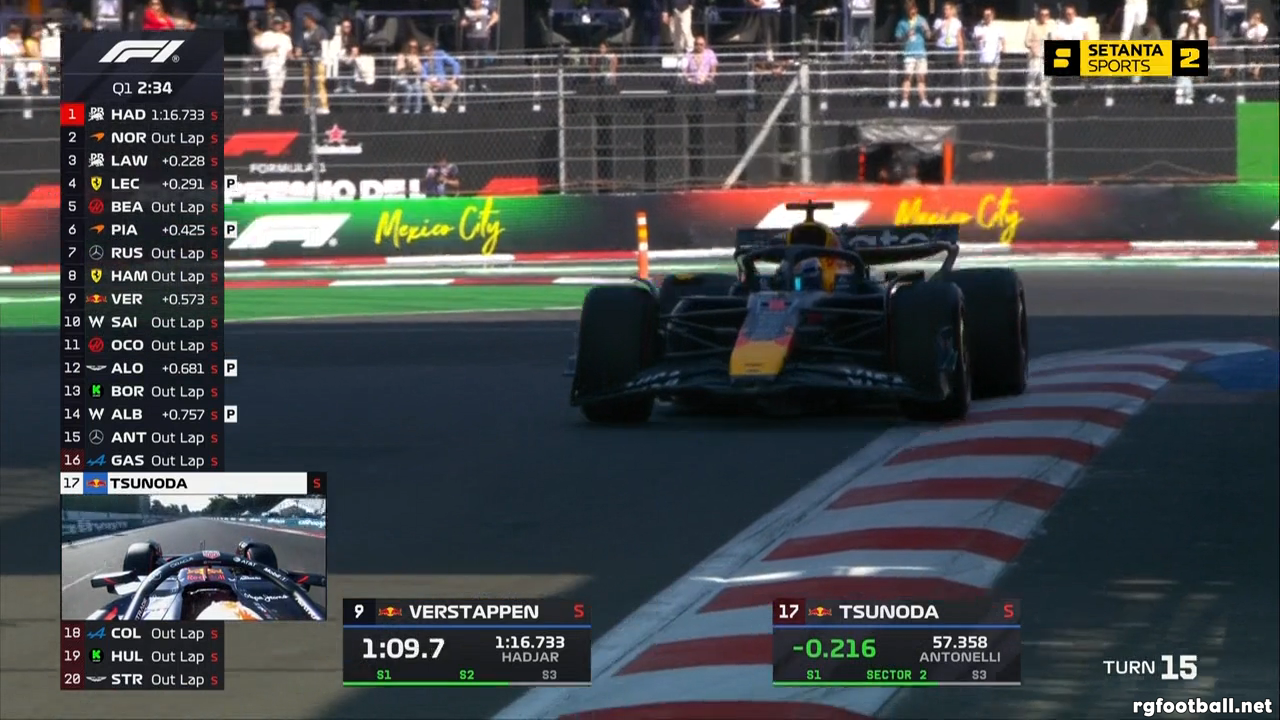
Task: Click Colapinto's timing row
Action: click(x=141, y=633)
